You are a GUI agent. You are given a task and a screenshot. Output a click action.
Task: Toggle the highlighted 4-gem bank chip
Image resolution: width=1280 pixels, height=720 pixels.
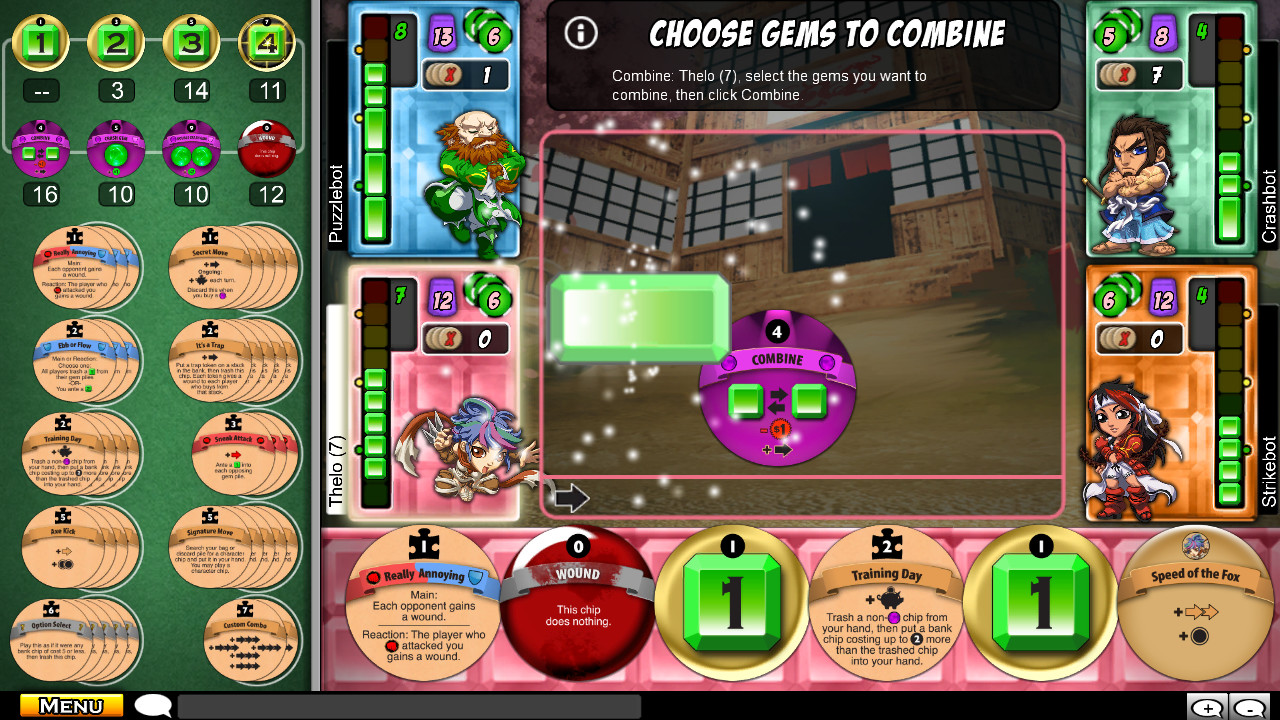coord(267,42)
